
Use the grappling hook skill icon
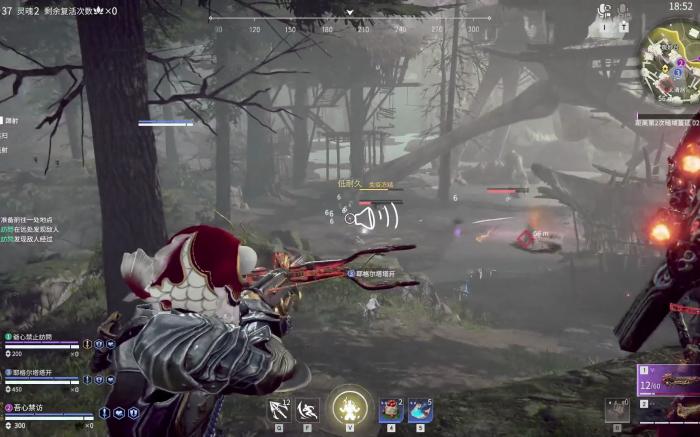[279, 409]
